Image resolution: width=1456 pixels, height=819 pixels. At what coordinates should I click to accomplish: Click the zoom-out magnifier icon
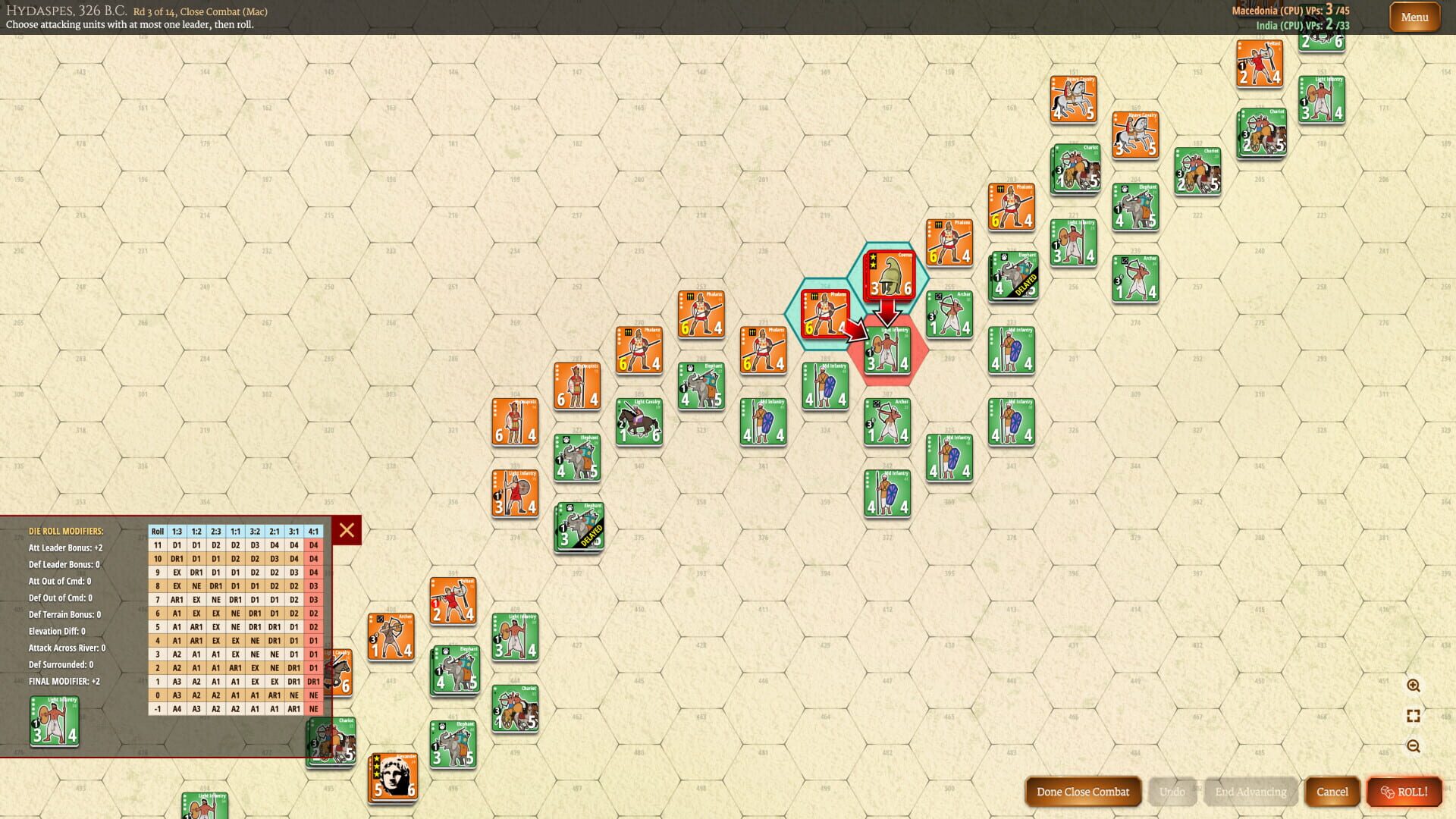click(1414, 744)
